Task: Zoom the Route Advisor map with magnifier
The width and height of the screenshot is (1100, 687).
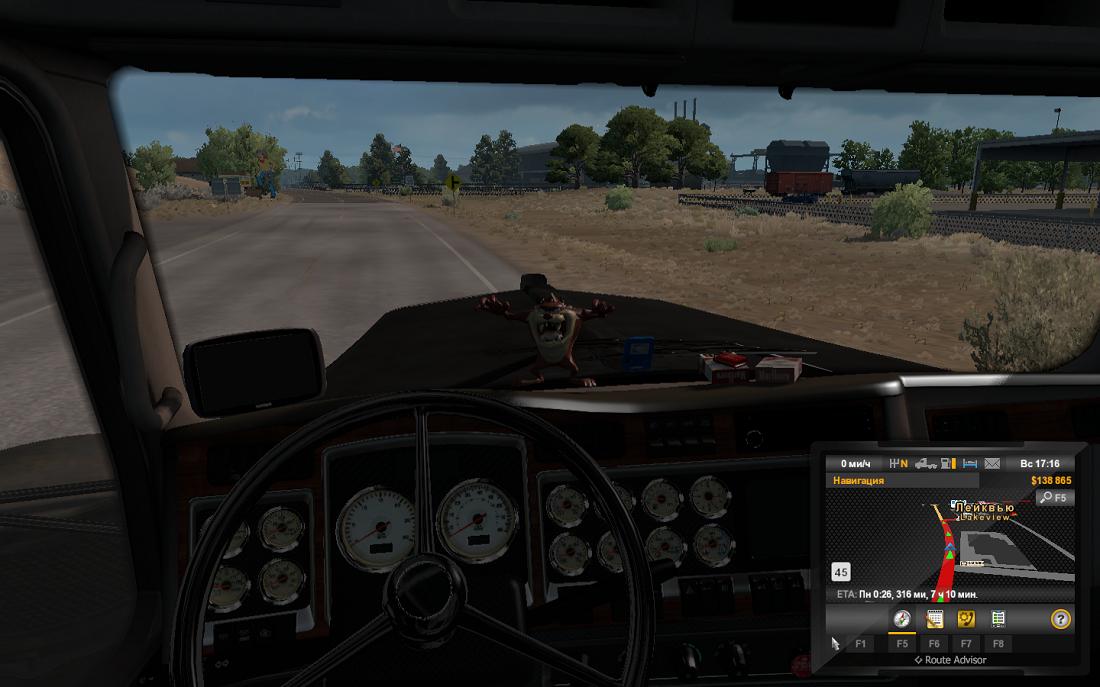Action: [x=1054, y=497]
